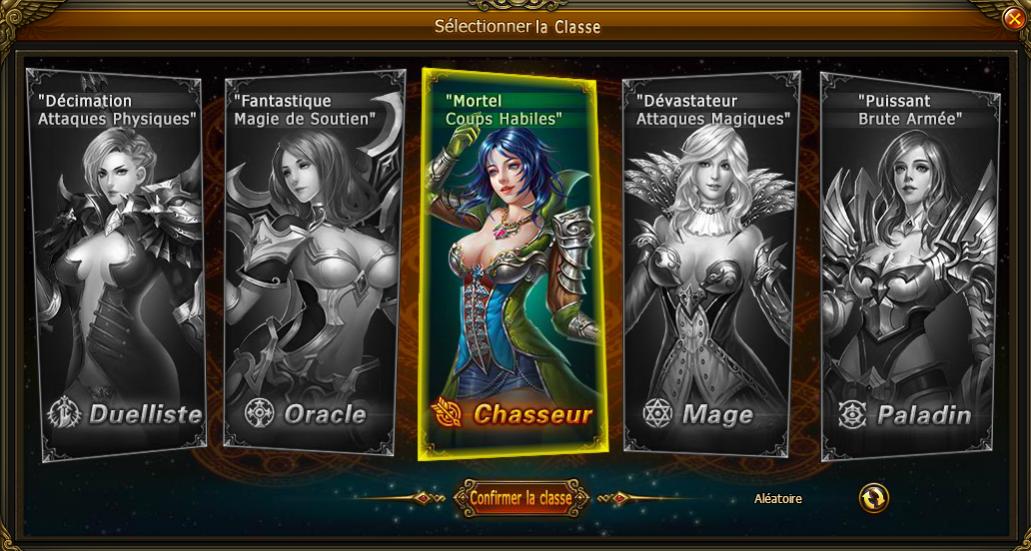Choose the Oracle class card
This screenshot has width=1031, height=551.
coord(313,260)
